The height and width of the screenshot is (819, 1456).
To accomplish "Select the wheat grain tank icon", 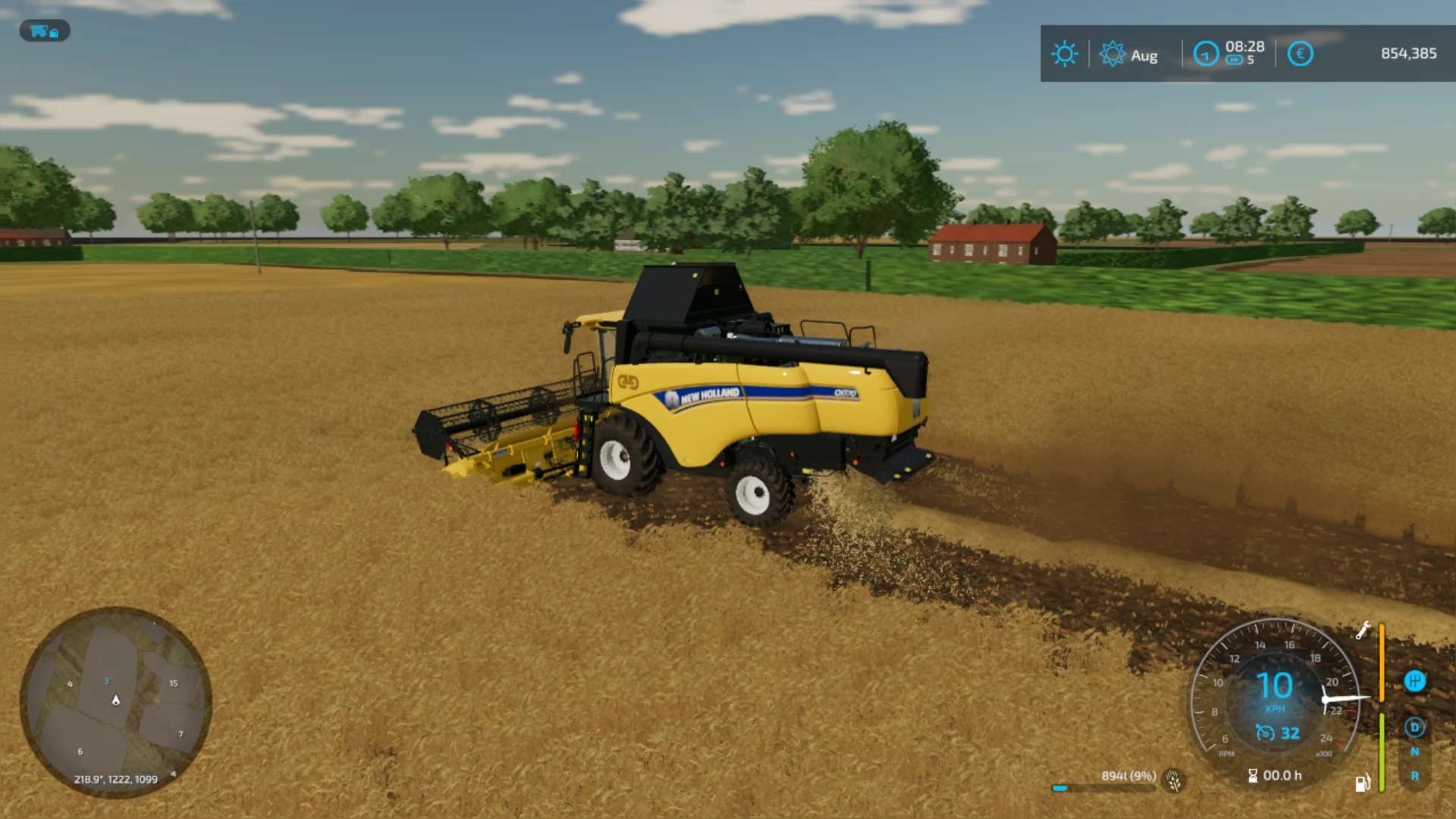I will [x=1174, y=780].
